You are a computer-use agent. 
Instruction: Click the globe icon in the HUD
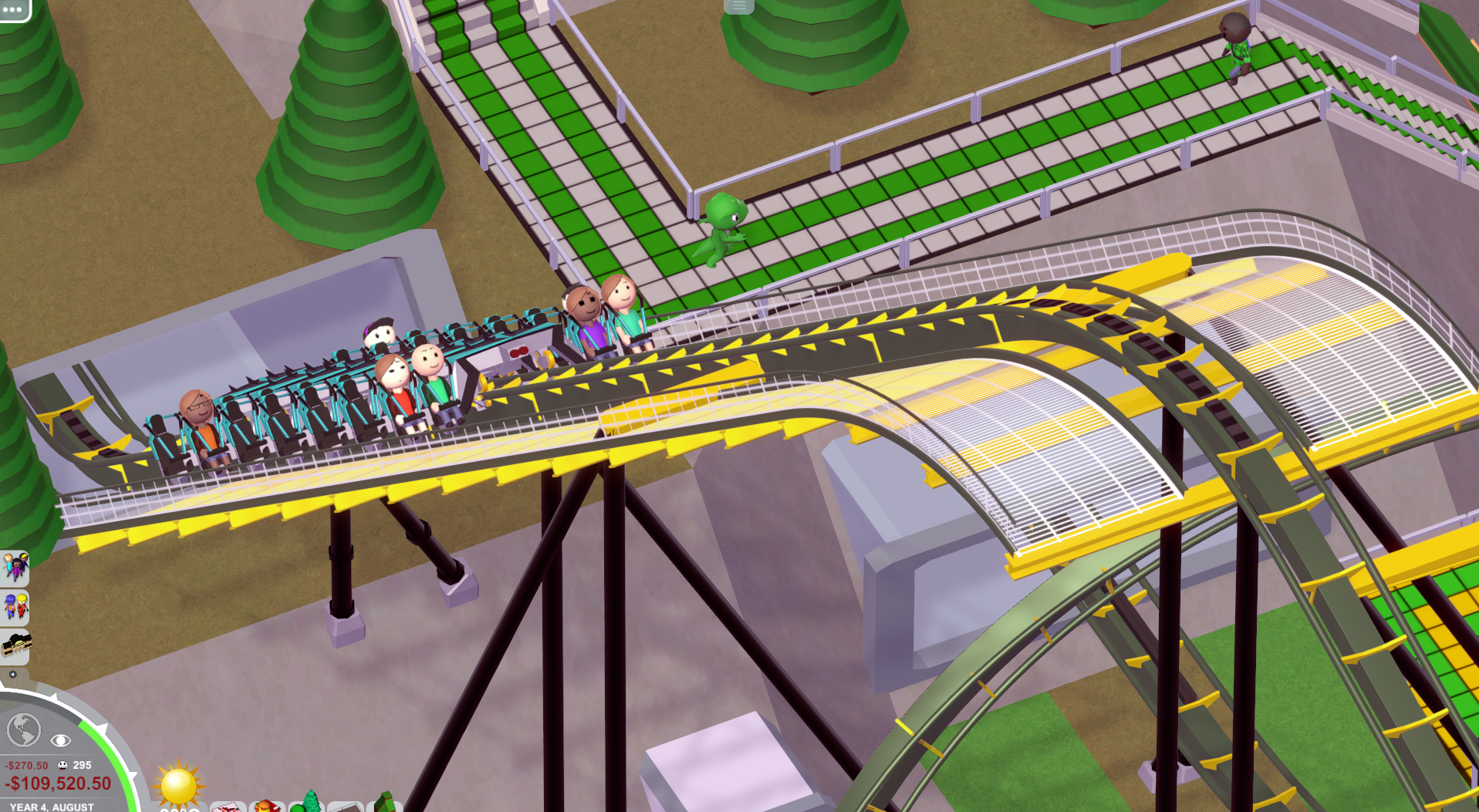23,729
